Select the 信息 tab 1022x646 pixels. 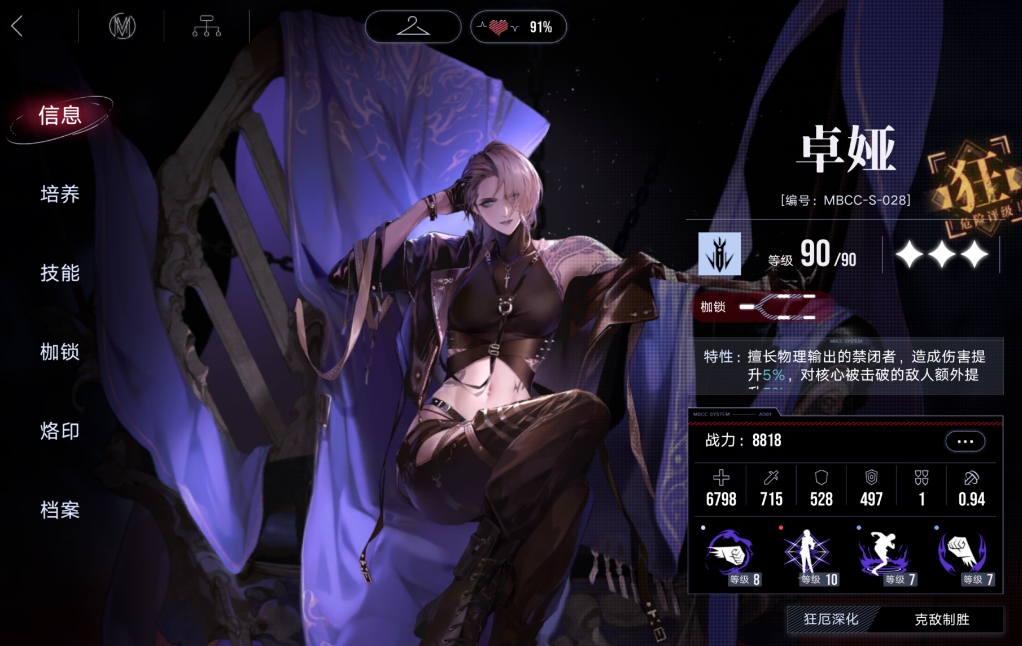60,115
